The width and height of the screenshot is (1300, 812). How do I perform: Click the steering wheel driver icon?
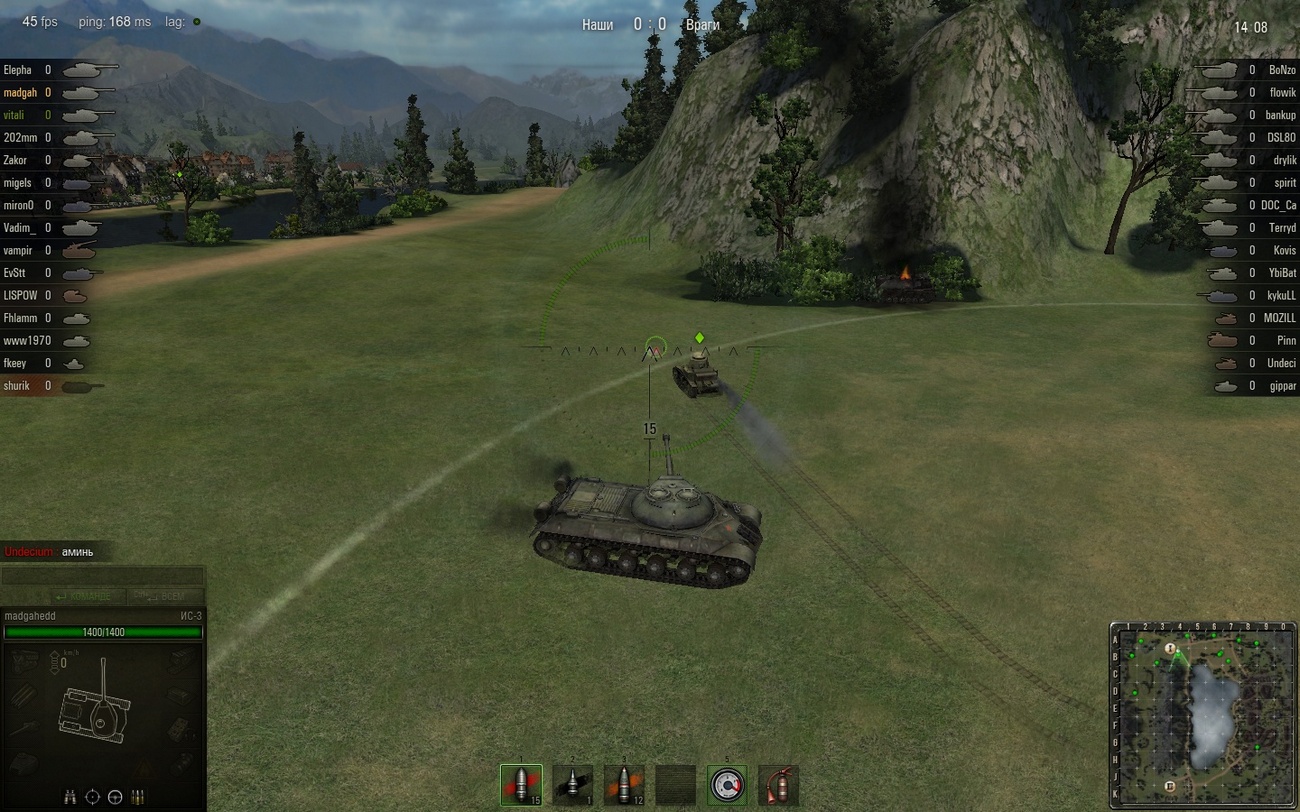115,797
